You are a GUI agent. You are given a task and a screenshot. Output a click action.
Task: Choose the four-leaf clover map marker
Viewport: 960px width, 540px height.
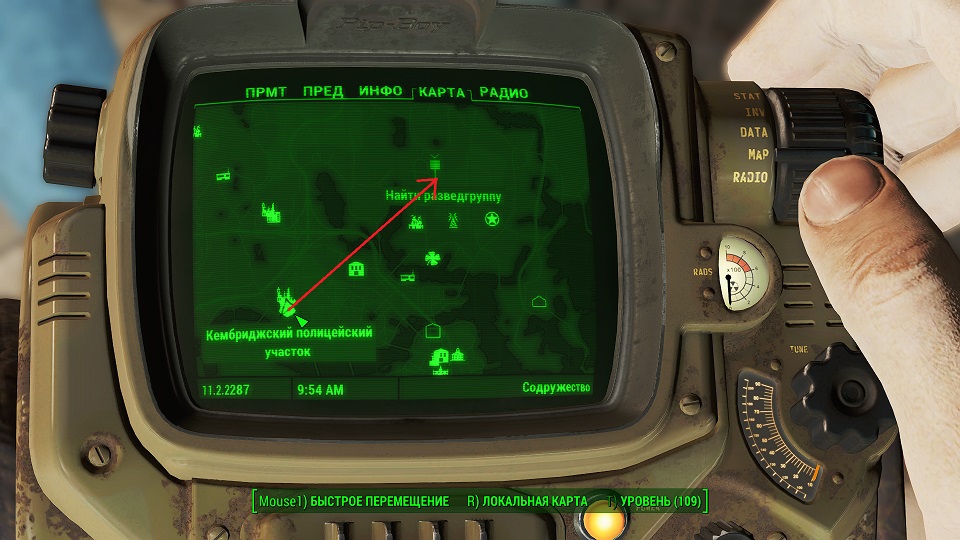[x=432, y=258]
